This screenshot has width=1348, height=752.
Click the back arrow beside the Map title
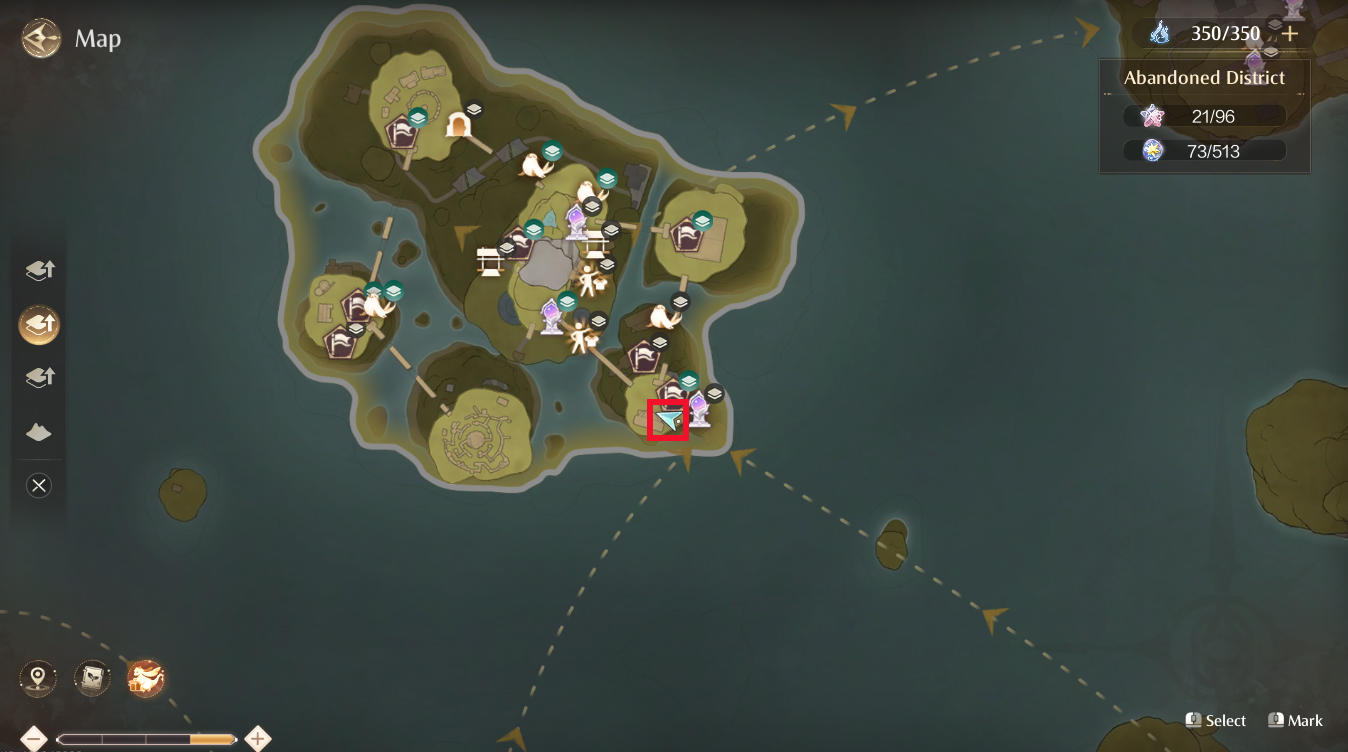pos(38,39)
